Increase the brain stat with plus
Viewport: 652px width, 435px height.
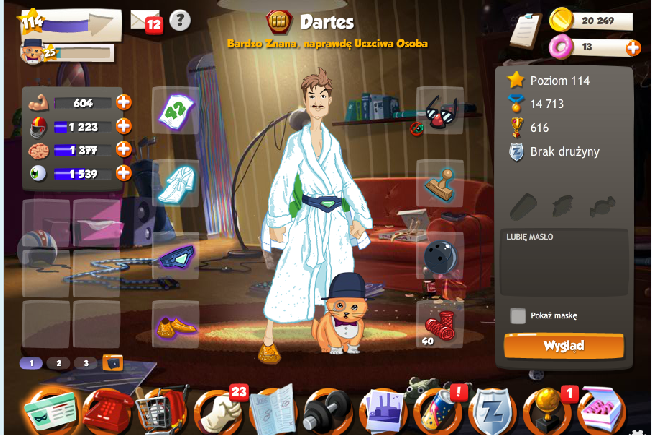(x=124, y=149)
